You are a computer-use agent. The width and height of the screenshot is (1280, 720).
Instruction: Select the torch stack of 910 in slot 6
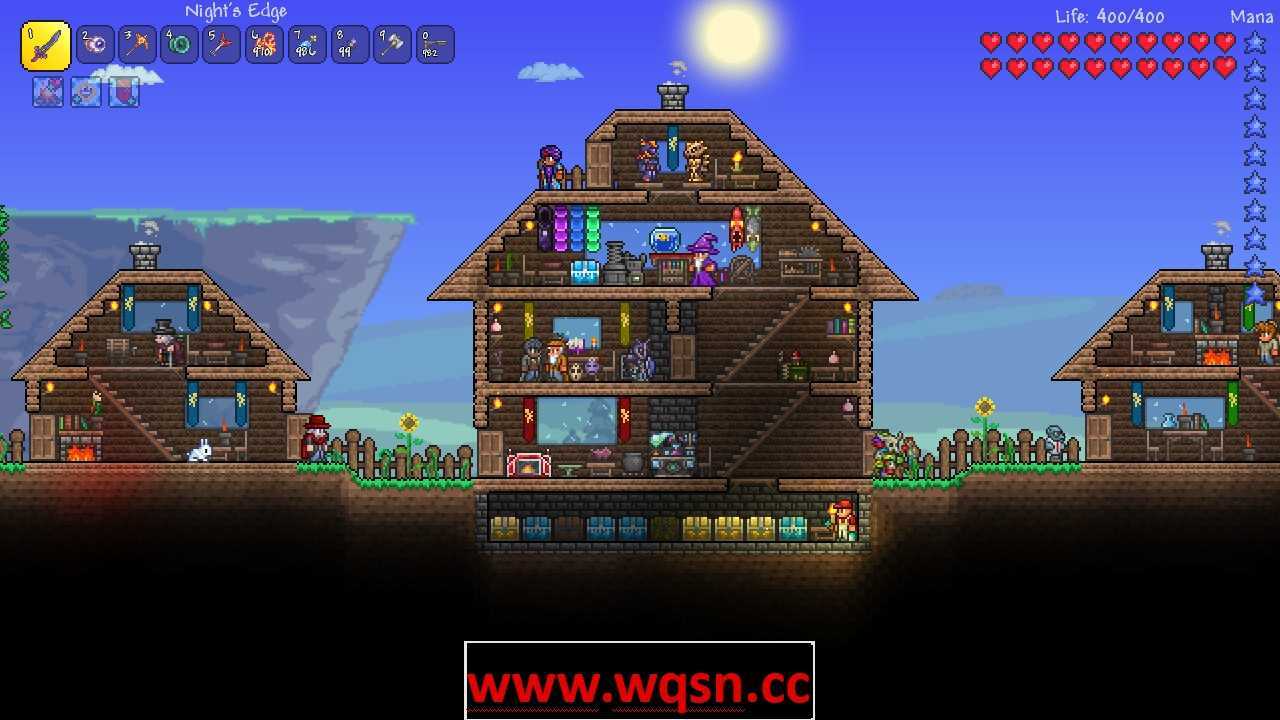click(x=263, y=44)
